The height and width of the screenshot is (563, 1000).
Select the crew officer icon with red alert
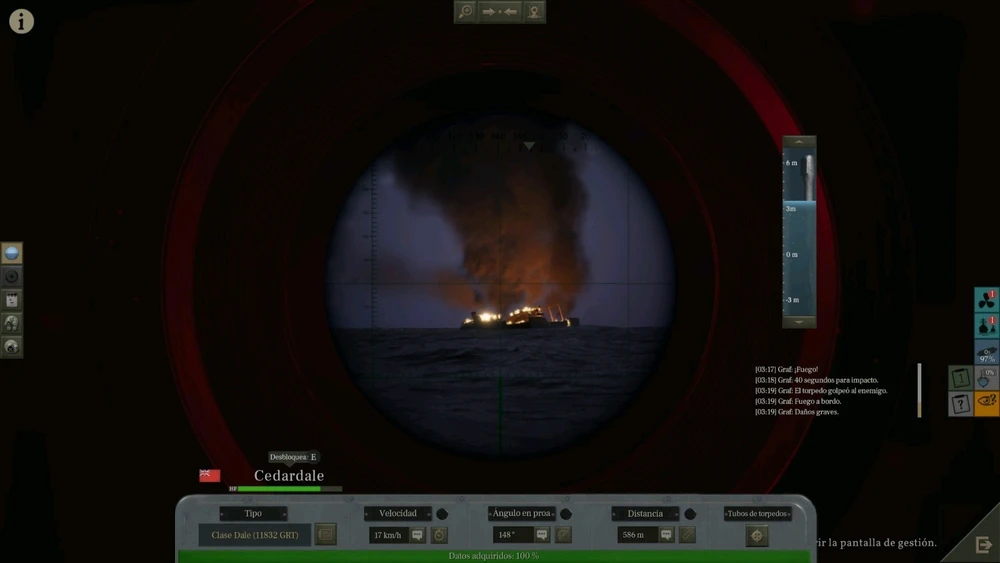986,326
